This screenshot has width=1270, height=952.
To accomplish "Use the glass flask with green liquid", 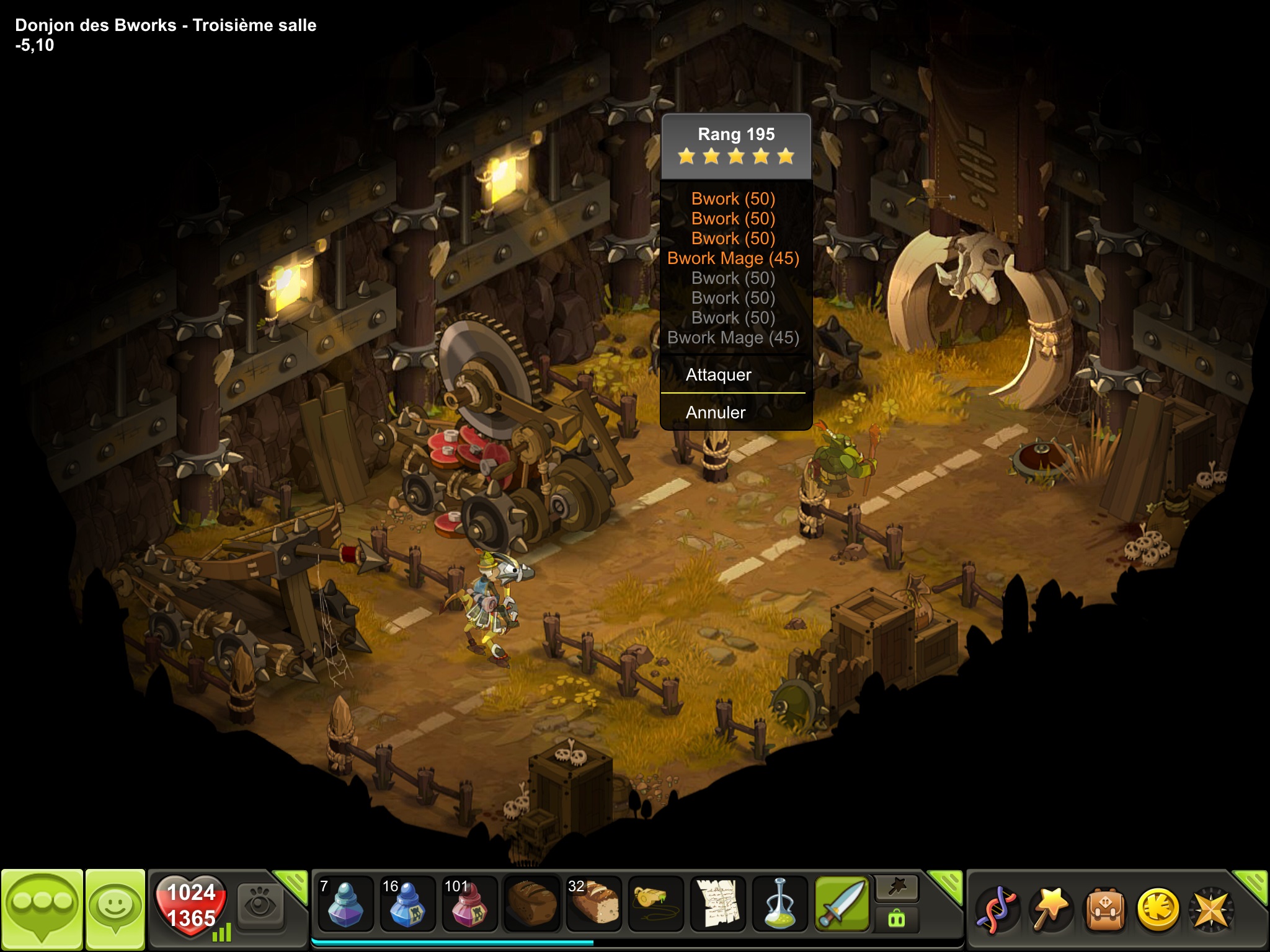I will click(x=779, y=904).
